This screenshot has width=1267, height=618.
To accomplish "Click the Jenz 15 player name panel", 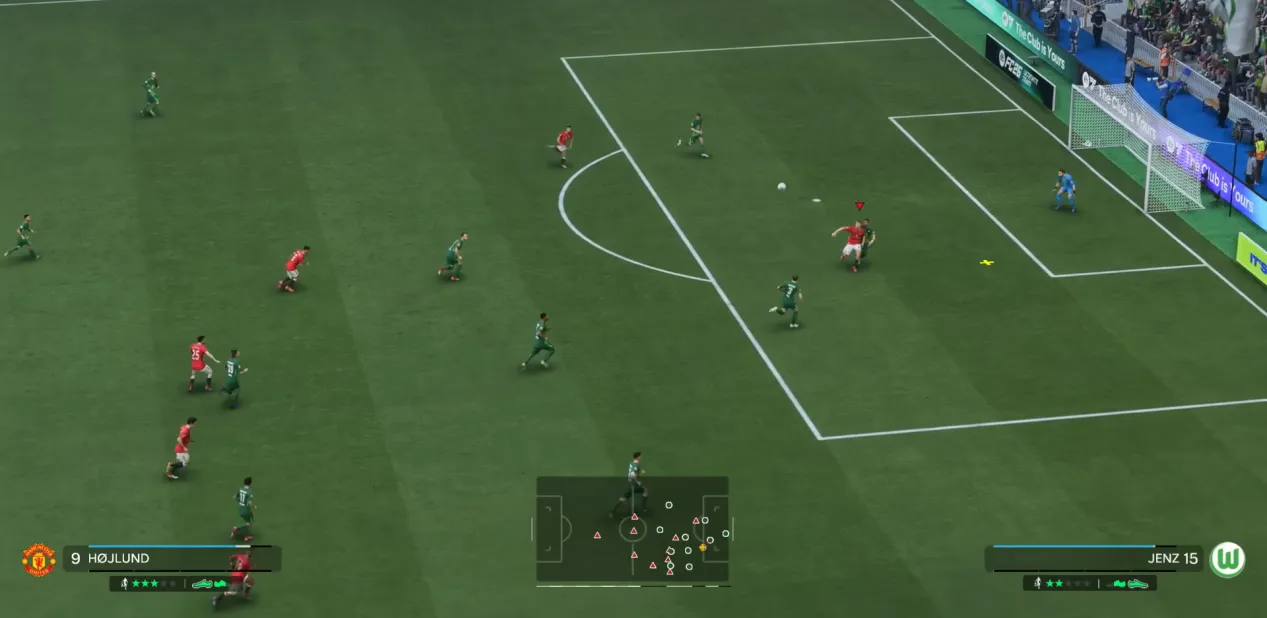I will pos(1094,559).
